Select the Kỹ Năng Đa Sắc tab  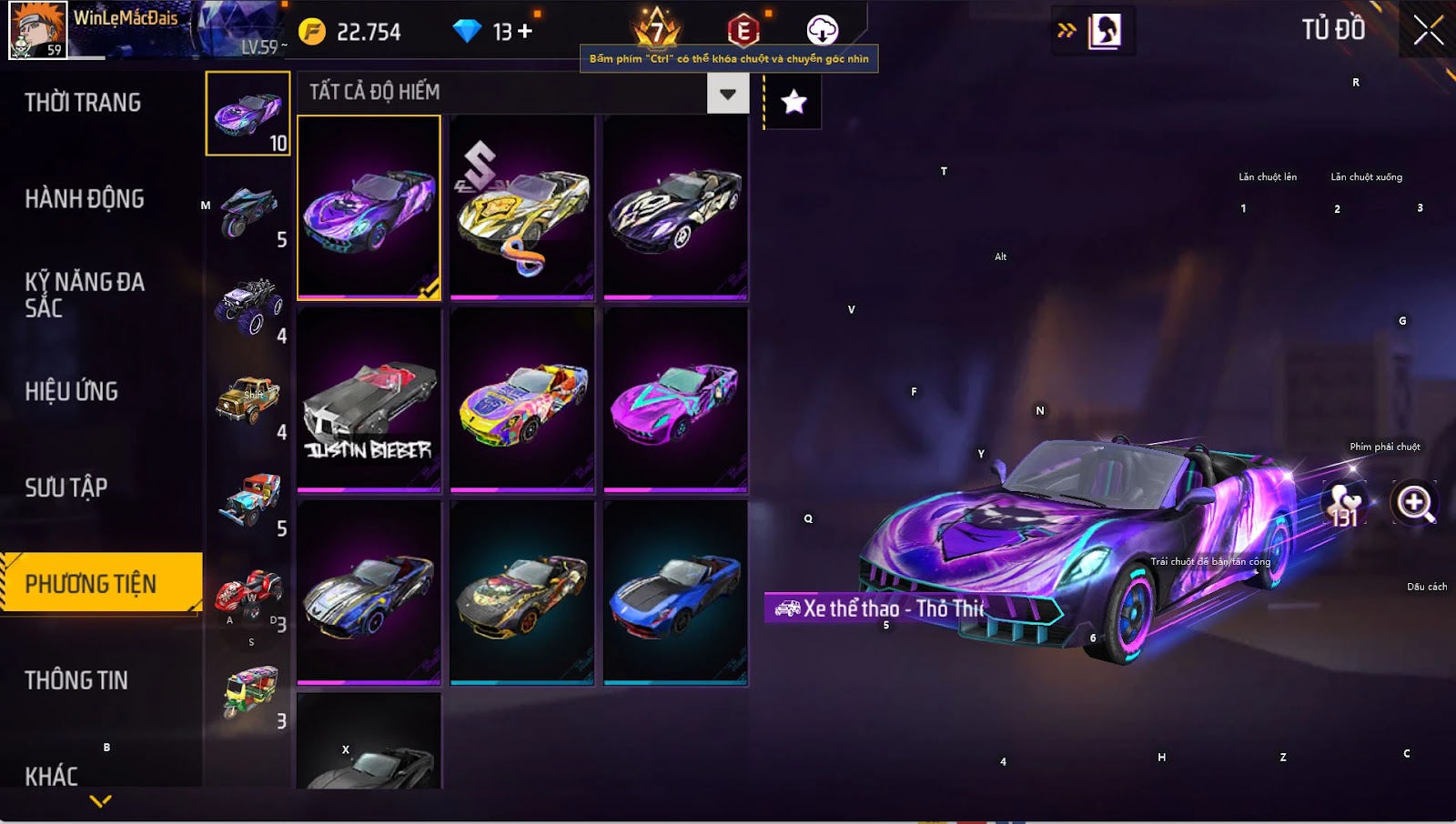click(x=85, y=295)
